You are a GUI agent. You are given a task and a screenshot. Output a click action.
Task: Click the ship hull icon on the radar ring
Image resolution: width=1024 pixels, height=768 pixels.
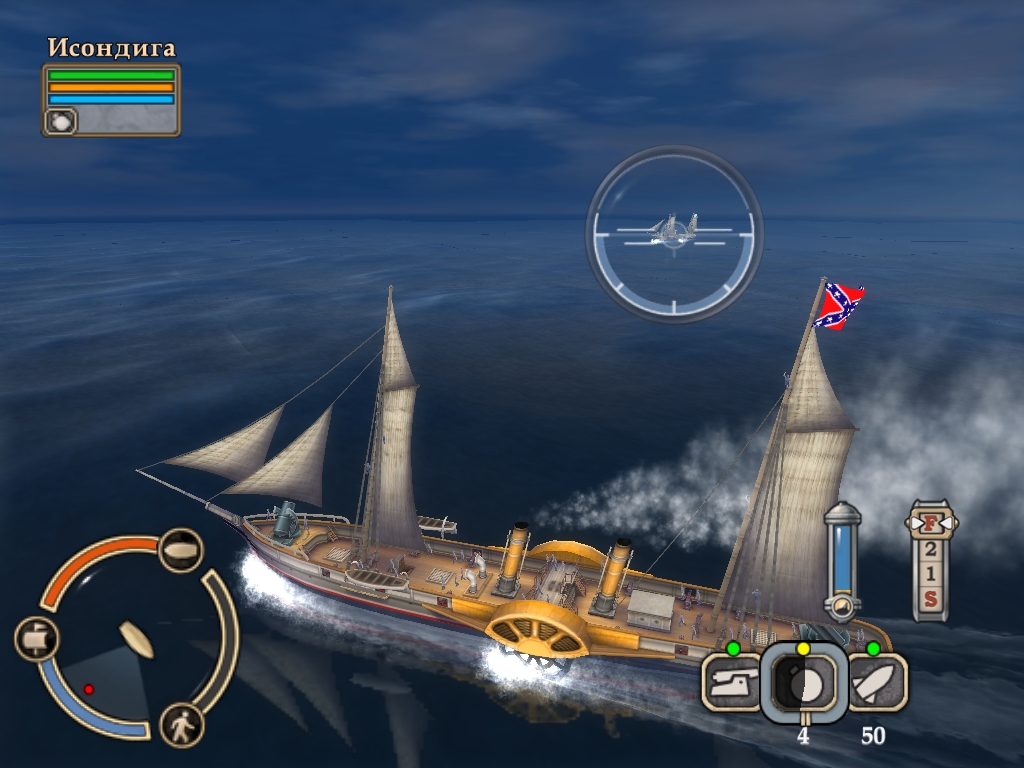(x=181, y=550)
